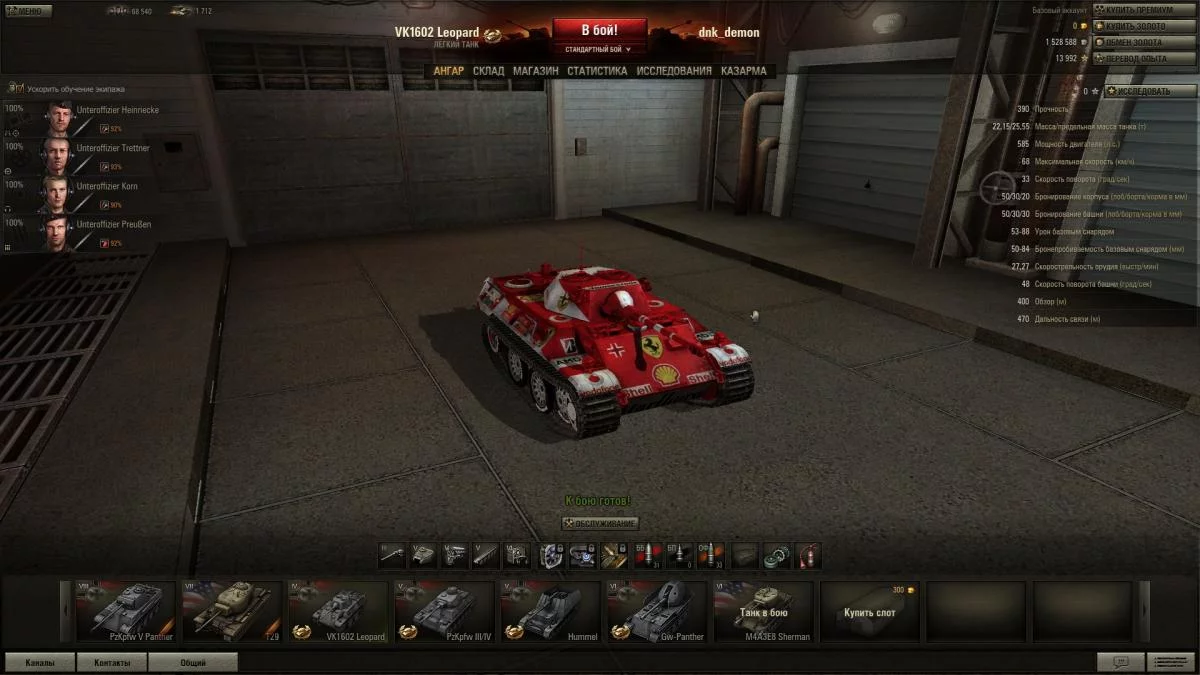Click the Перевод опыта button
Viewport: 1200px width, 675px height.
tap(1145, 58)
